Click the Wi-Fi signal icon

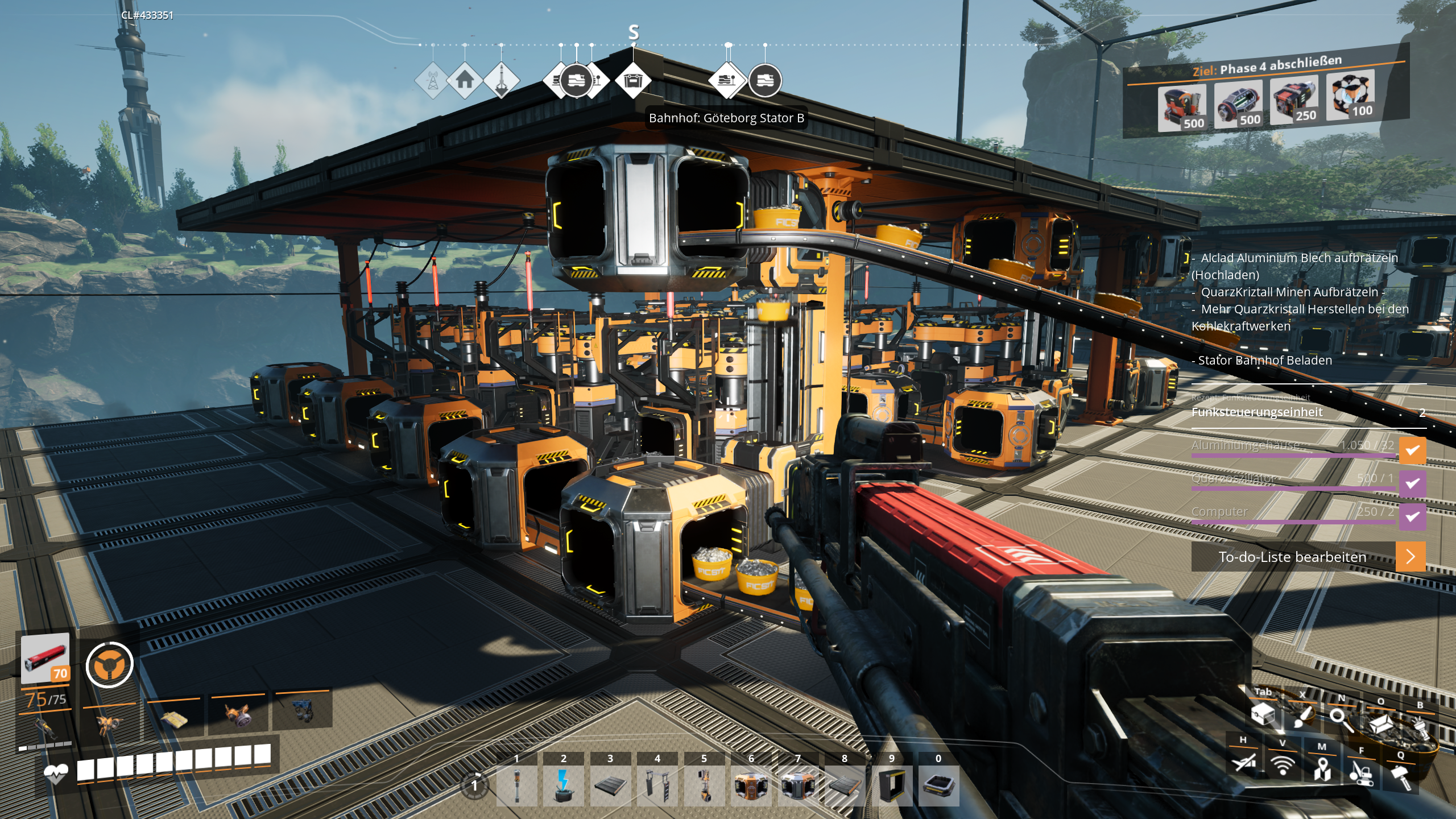tap(1283, 766)
